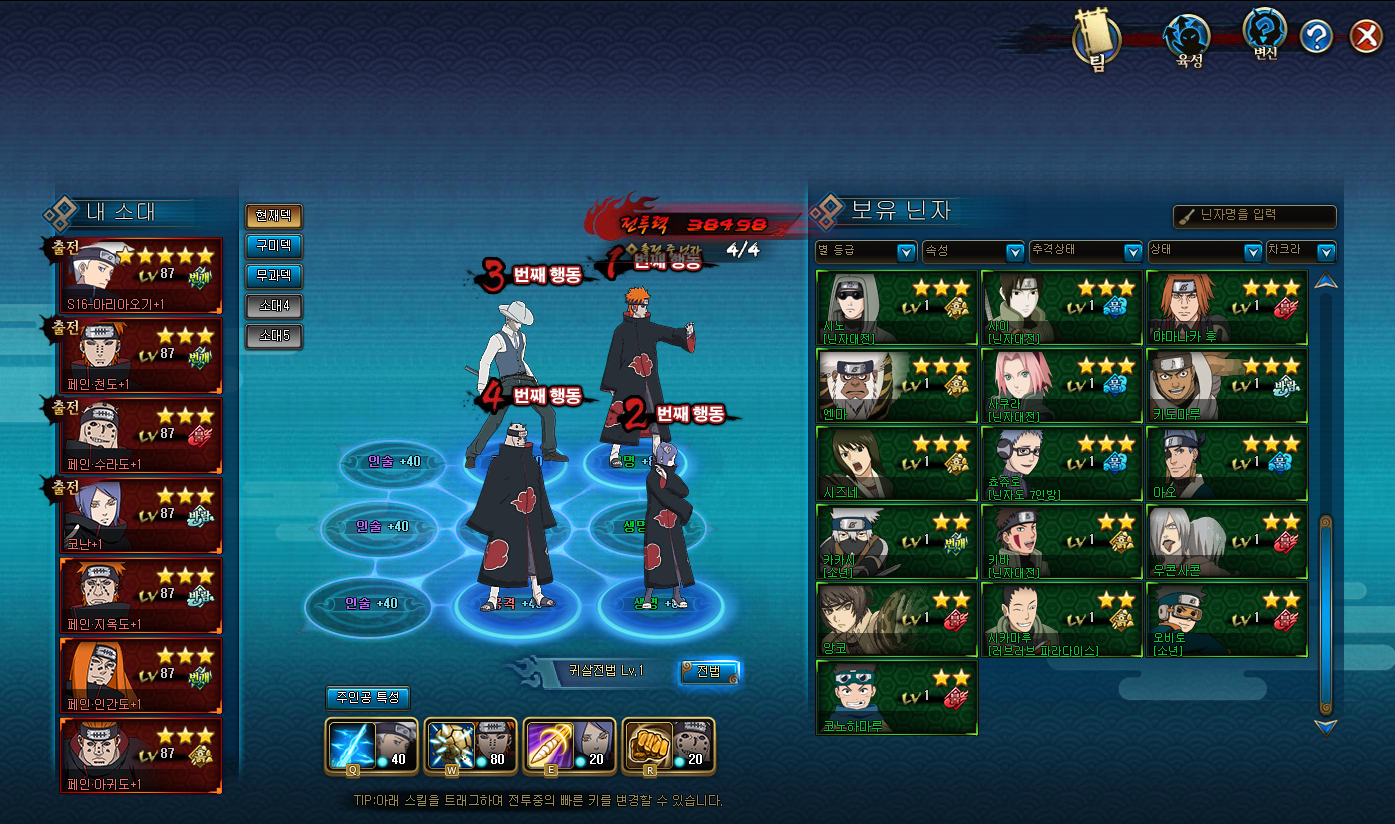Select the lightning blade skill on Q

356,745
